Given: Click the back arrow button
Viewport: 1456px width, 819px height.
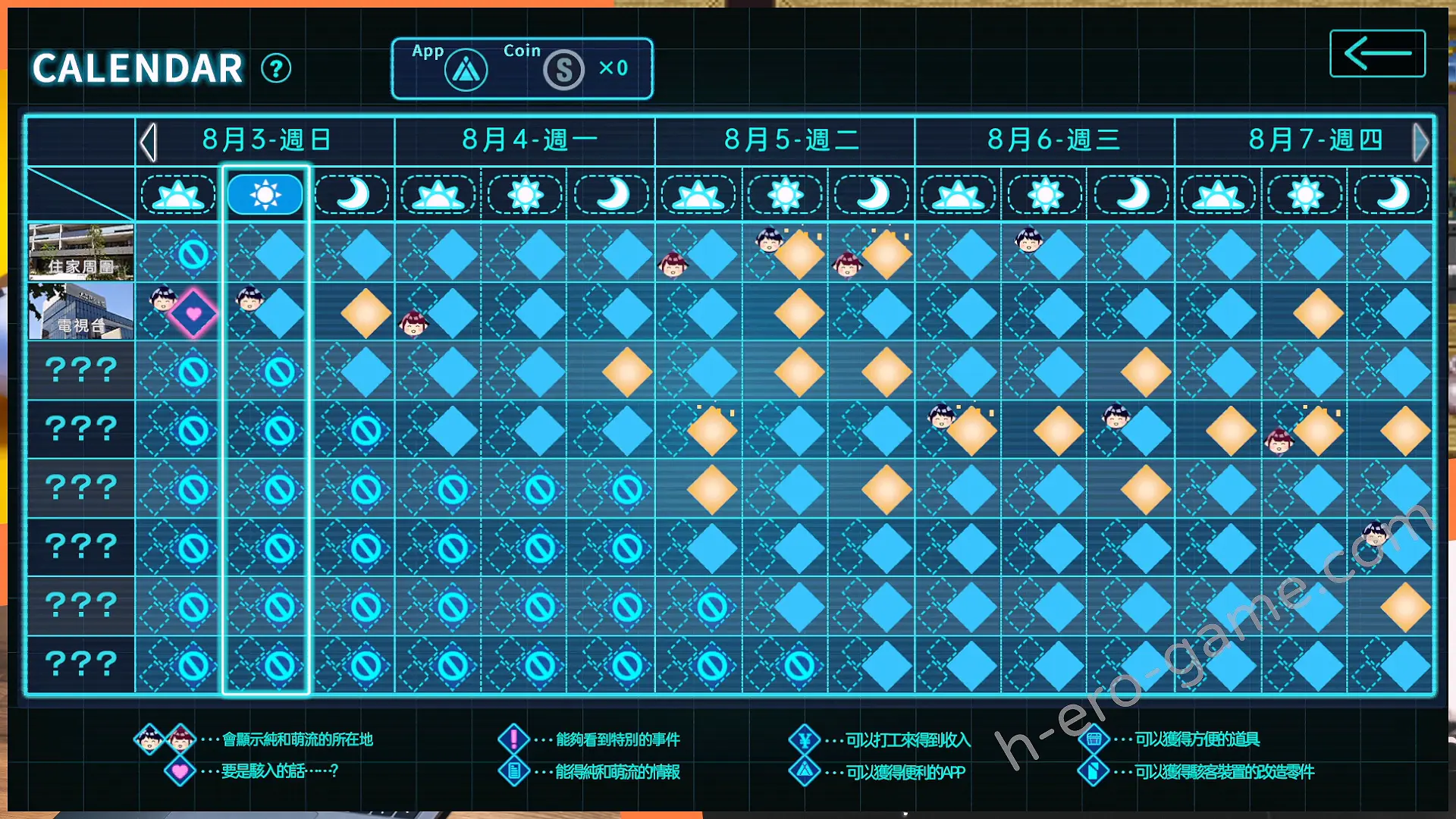Looking at the screenshot, I should (x=1377, y=53).
